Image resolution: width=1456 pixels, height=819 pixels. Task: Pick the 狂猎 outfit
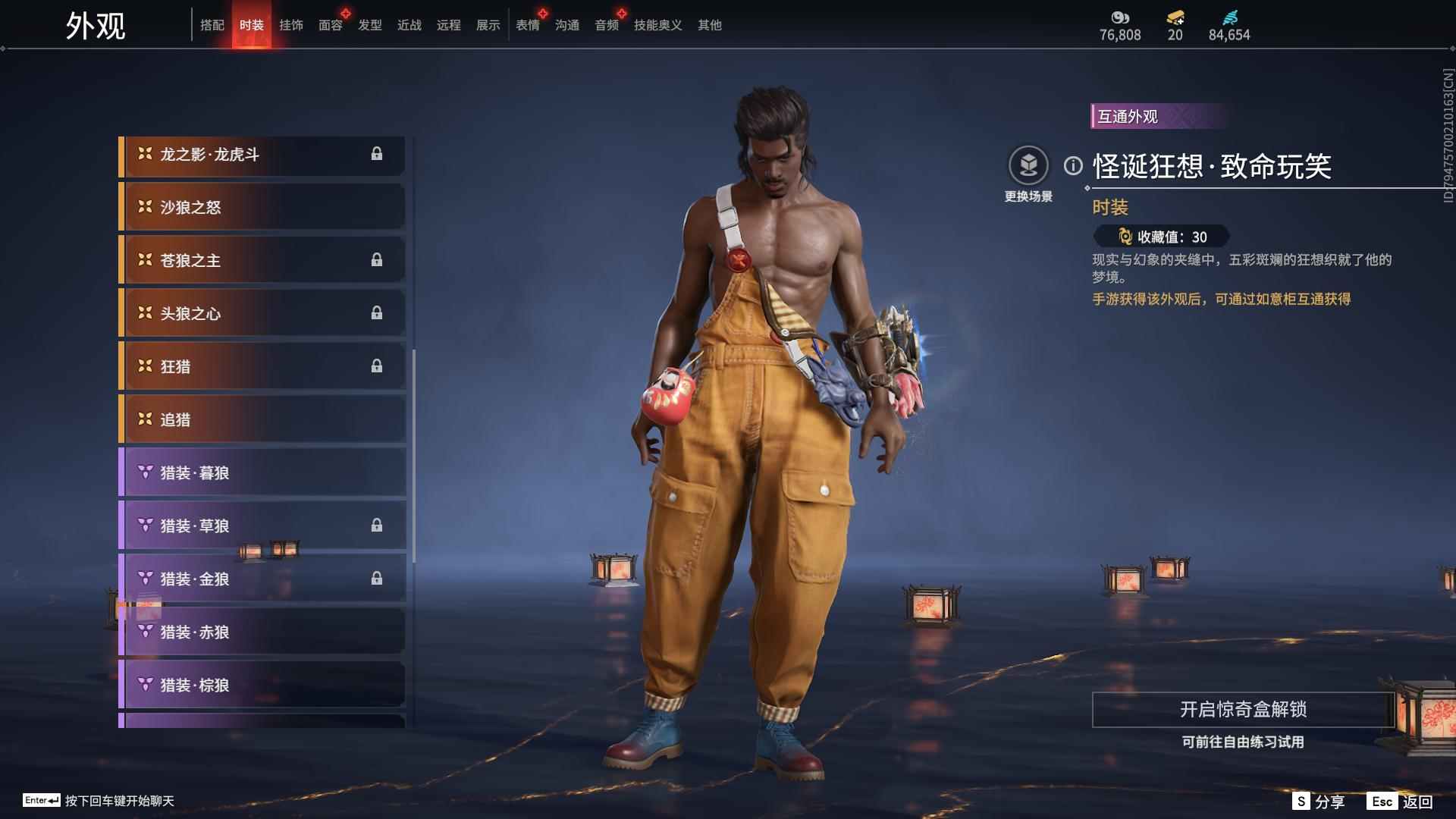coord(262,366)
